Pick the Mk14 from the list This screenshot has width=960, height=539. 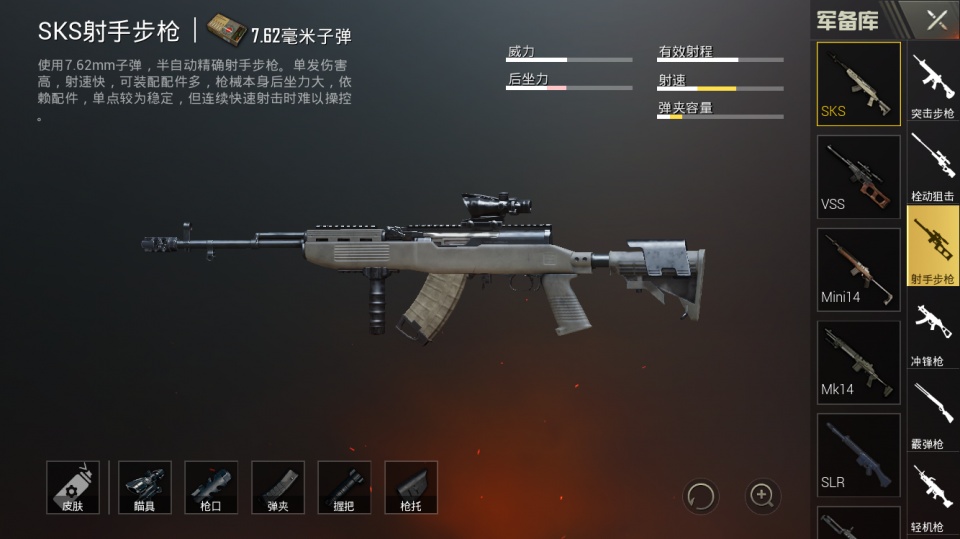click(x=858, y=361)
